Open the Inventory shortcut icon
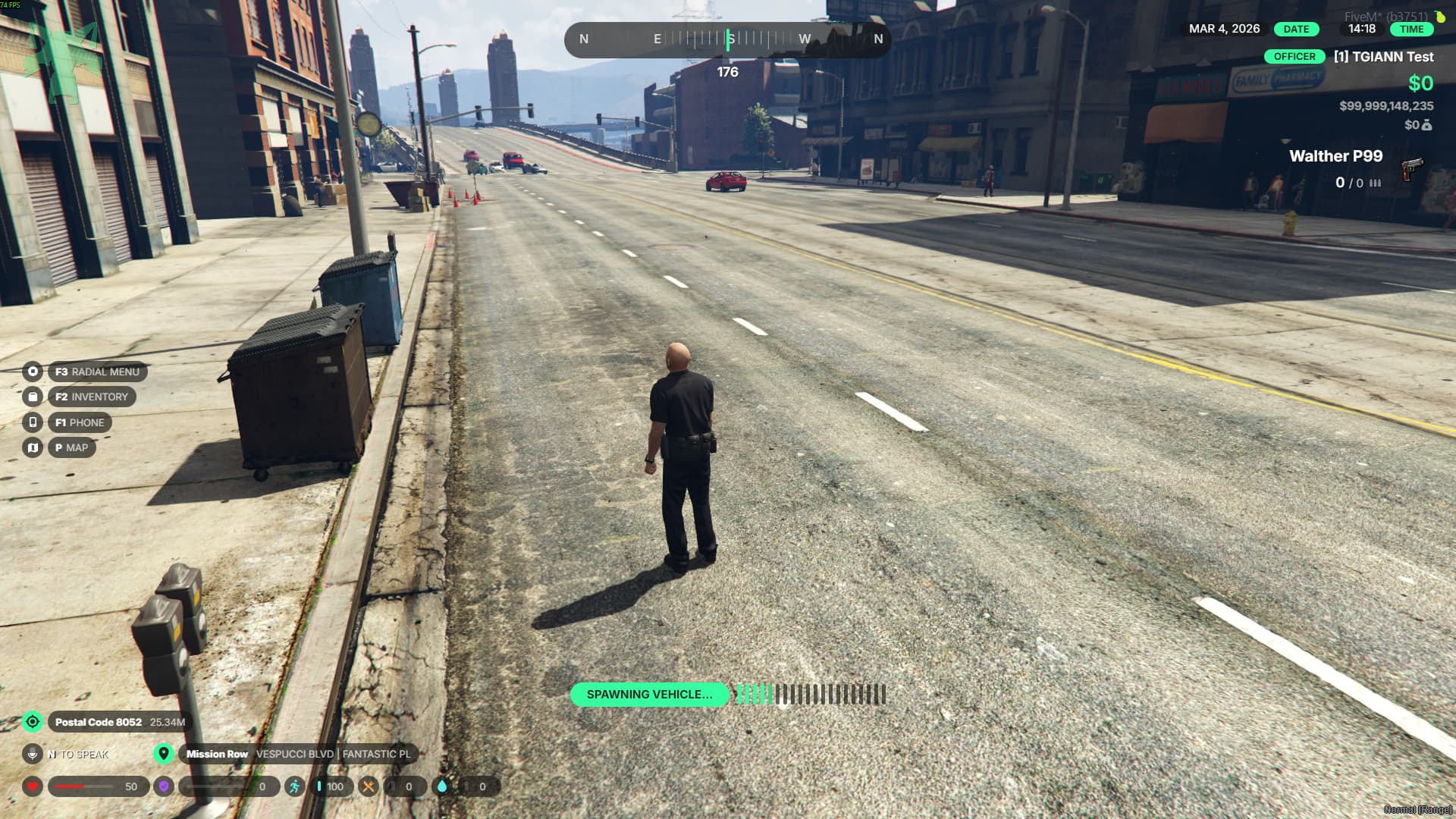 tap(33, 397)
